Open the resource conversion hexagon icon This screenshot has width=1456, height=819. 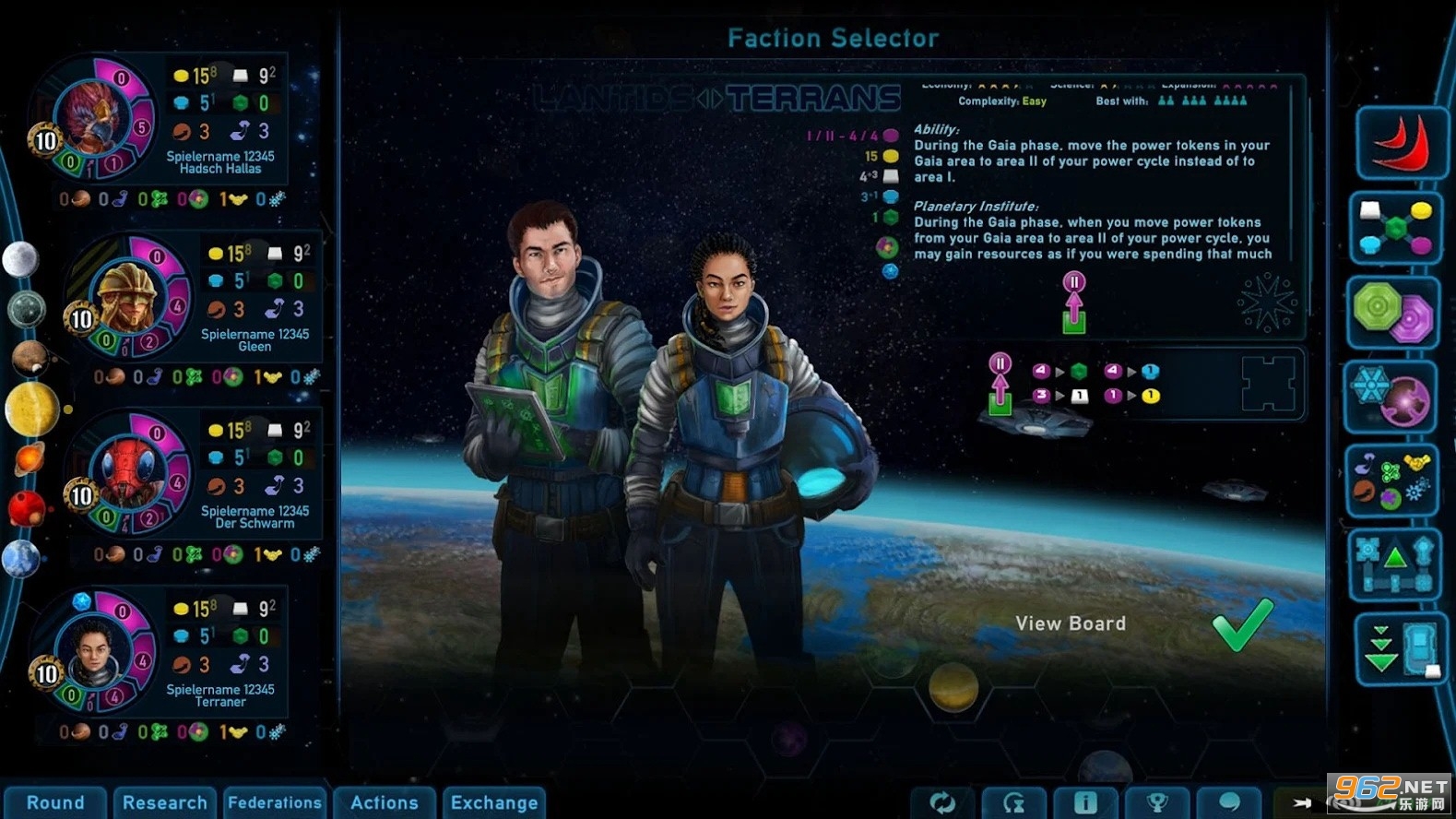click(x=1395, y=228)
